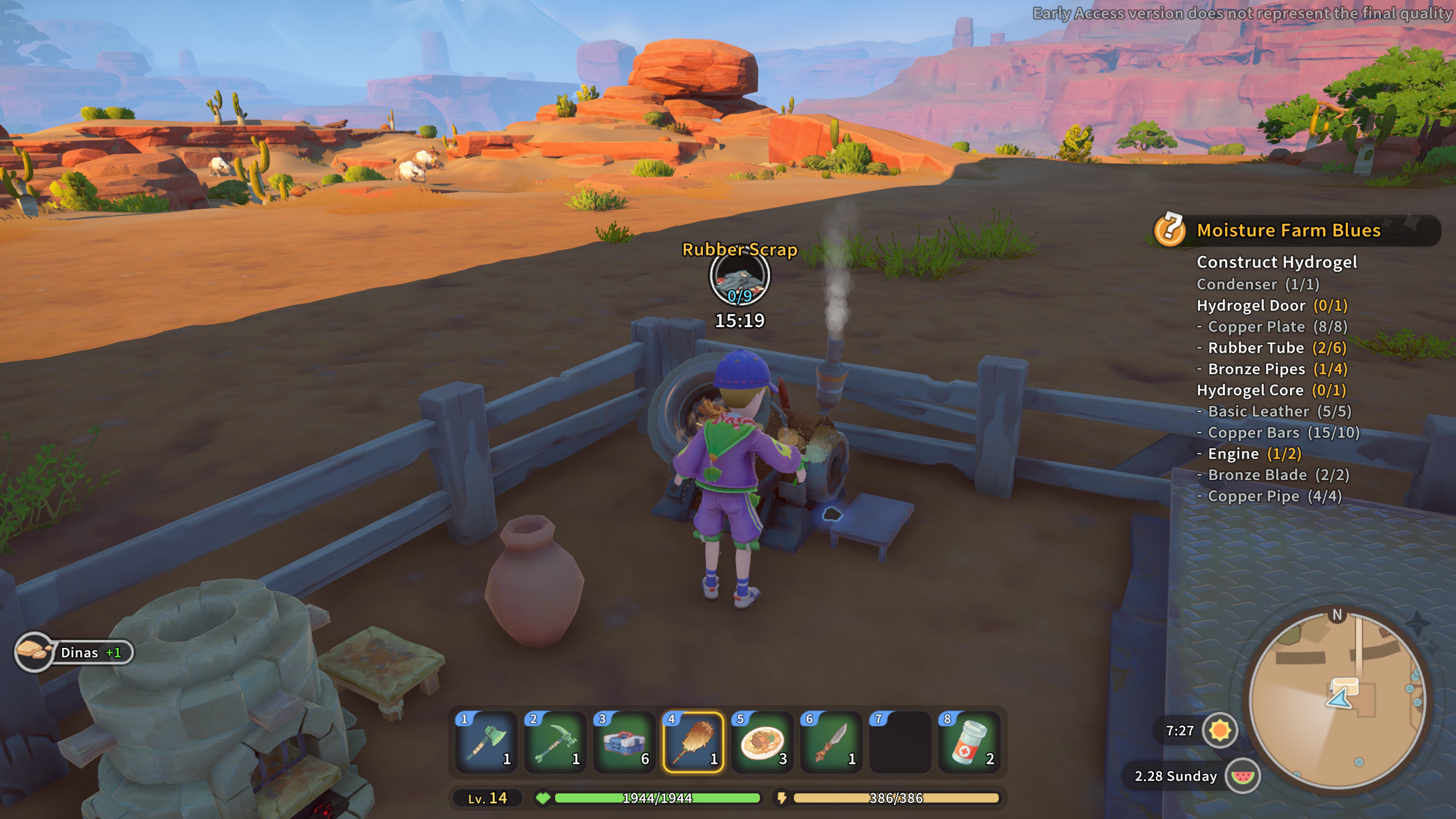Select the feather duster slot

pos(693,742)
